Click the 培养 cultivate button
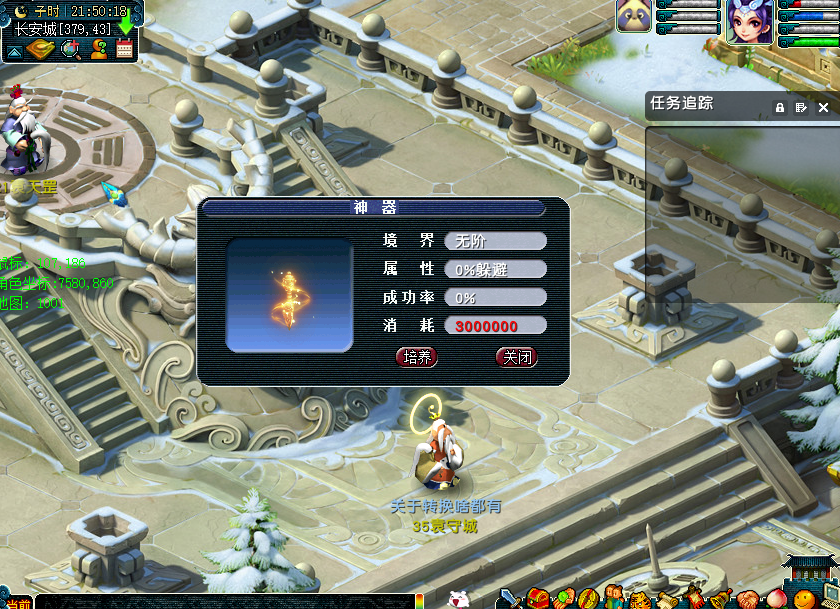This screenshot has height=609, width=840. click(417, 357)
